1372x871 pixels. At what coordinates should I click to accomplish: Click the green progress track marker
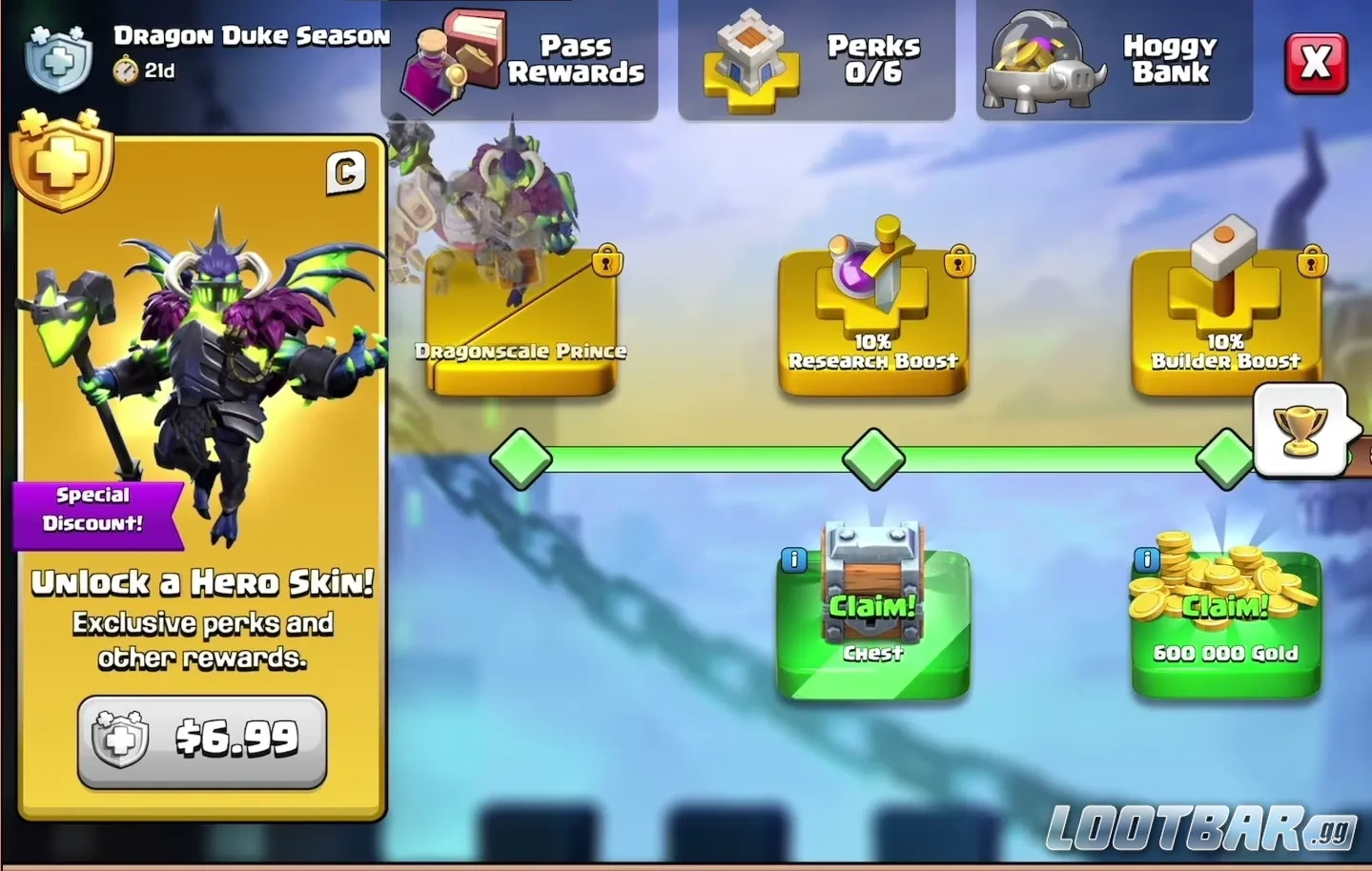click(873, 458)
